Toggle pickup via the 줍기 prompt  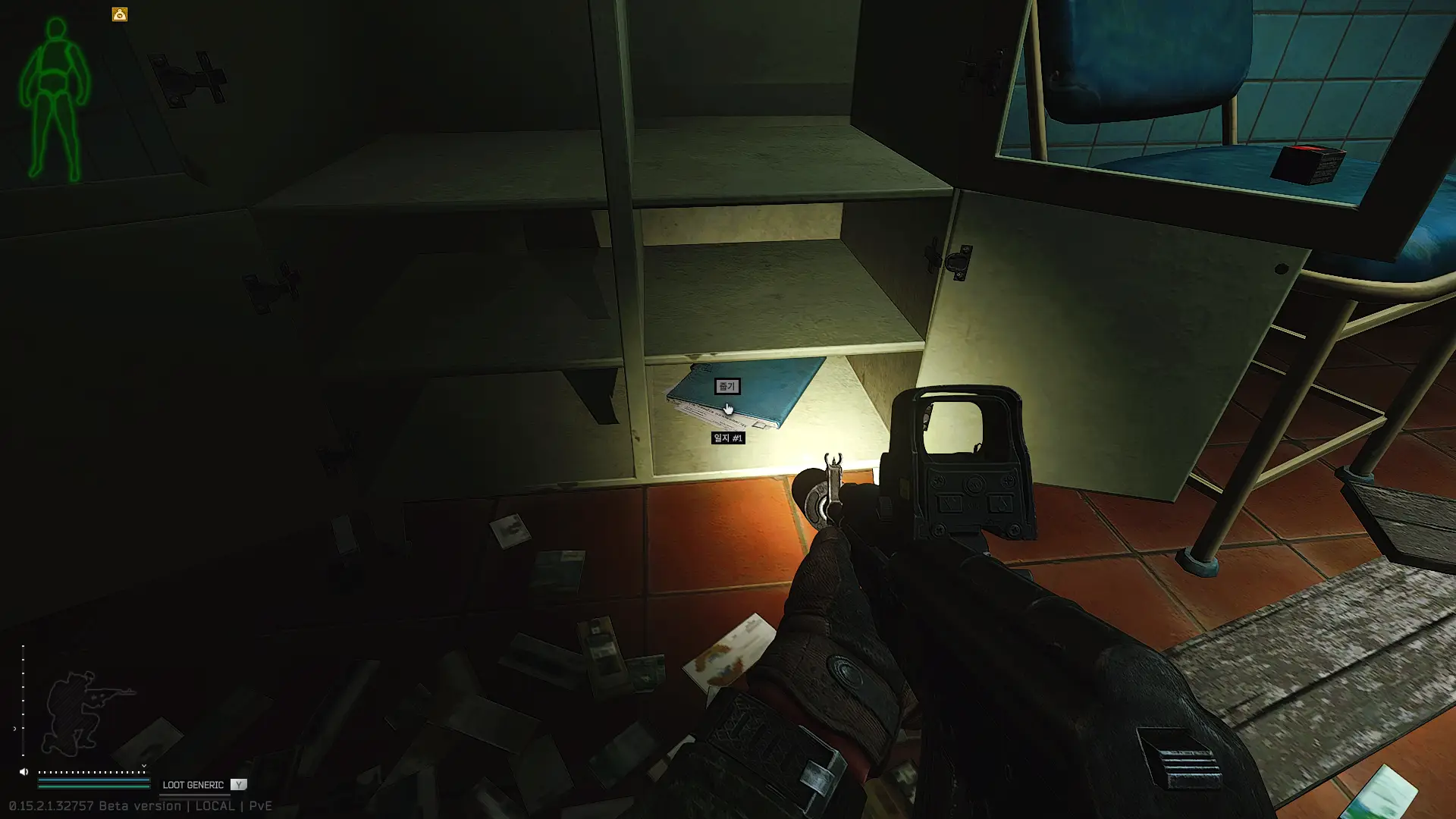pos(726,387)
